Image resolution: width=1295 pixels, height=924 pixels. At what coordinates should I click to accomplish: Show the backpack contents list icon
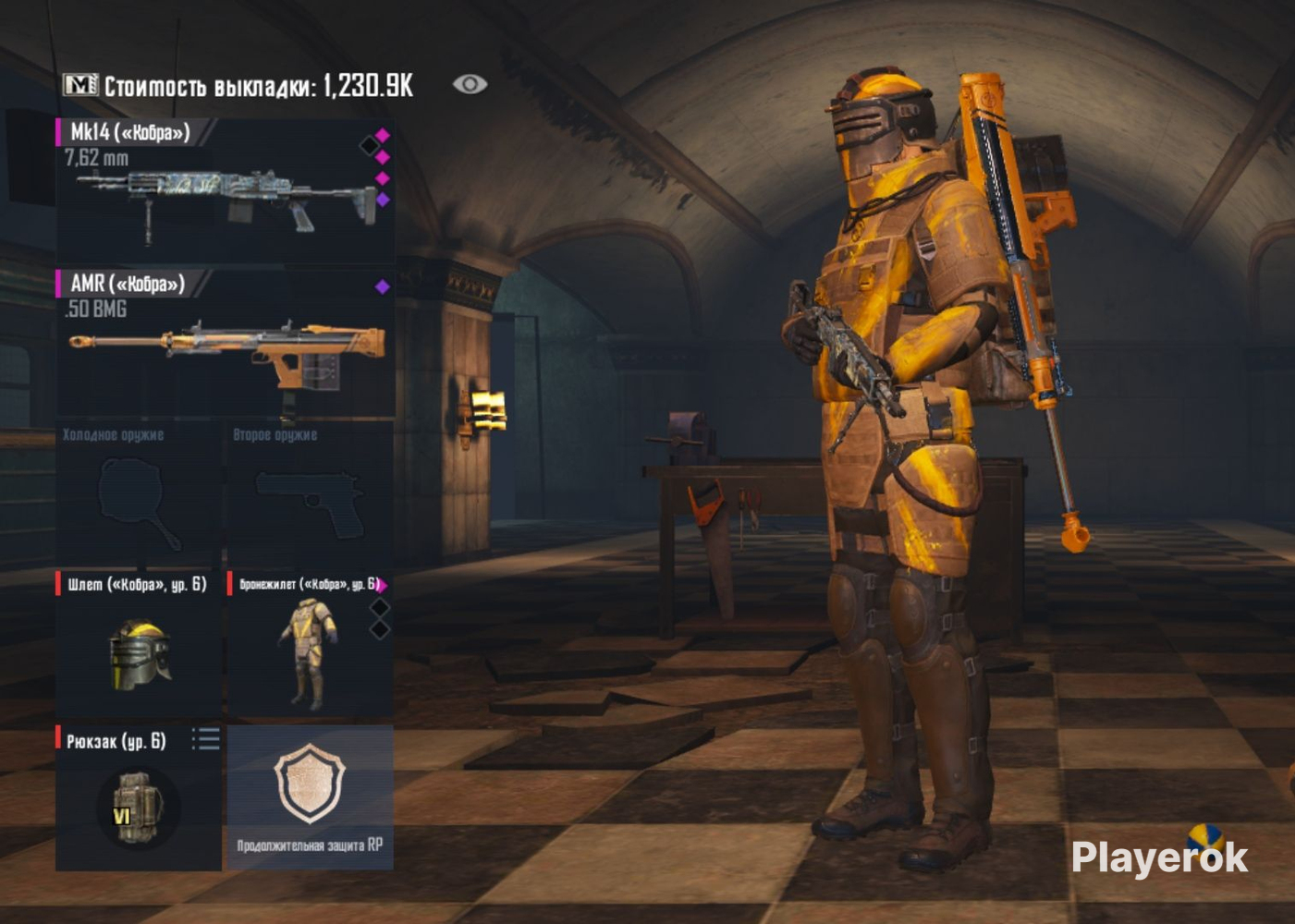pyautogui.click(x=206, y=738)
